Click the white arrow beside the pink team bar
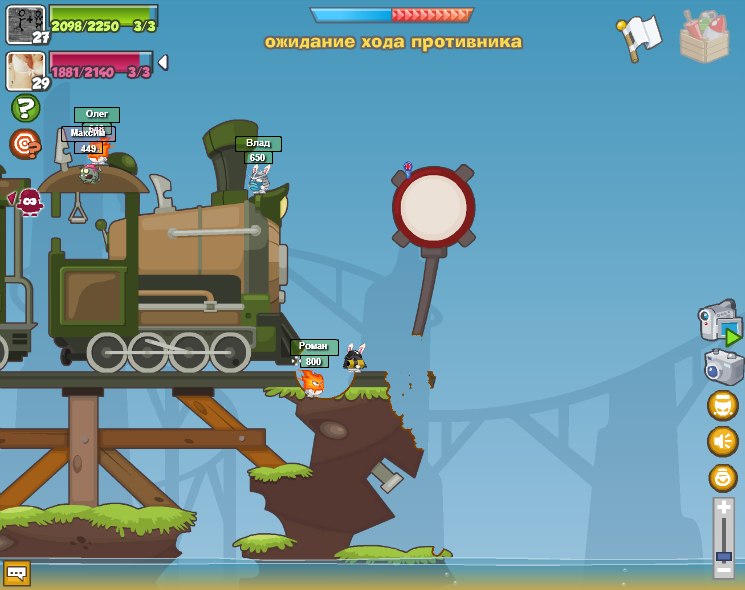Viewport: 745px width, 590px height. click(x=163, y=63)
